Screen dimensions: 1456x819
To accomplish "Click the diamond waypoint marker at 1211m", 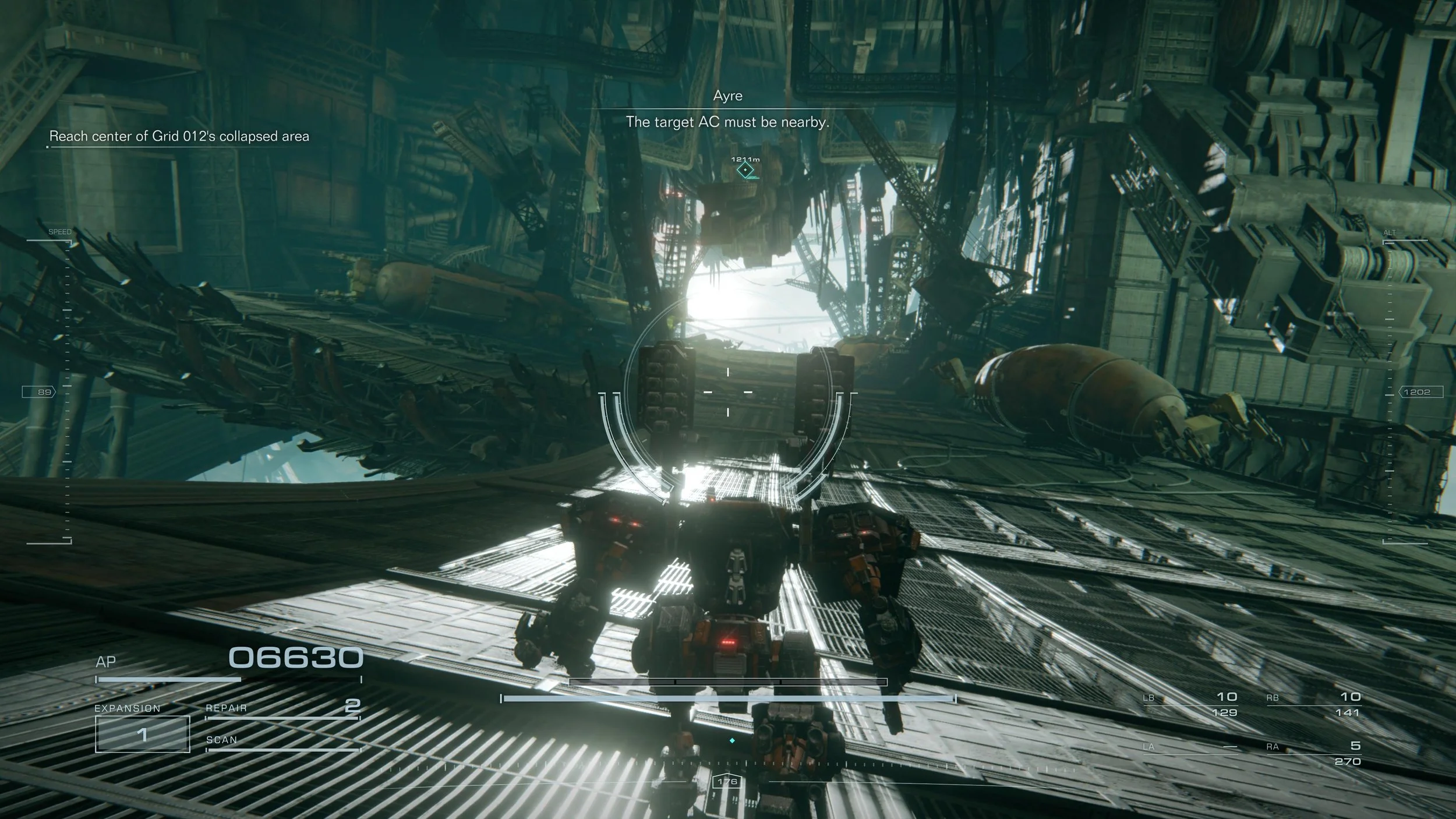I will (x=745, y=170).
